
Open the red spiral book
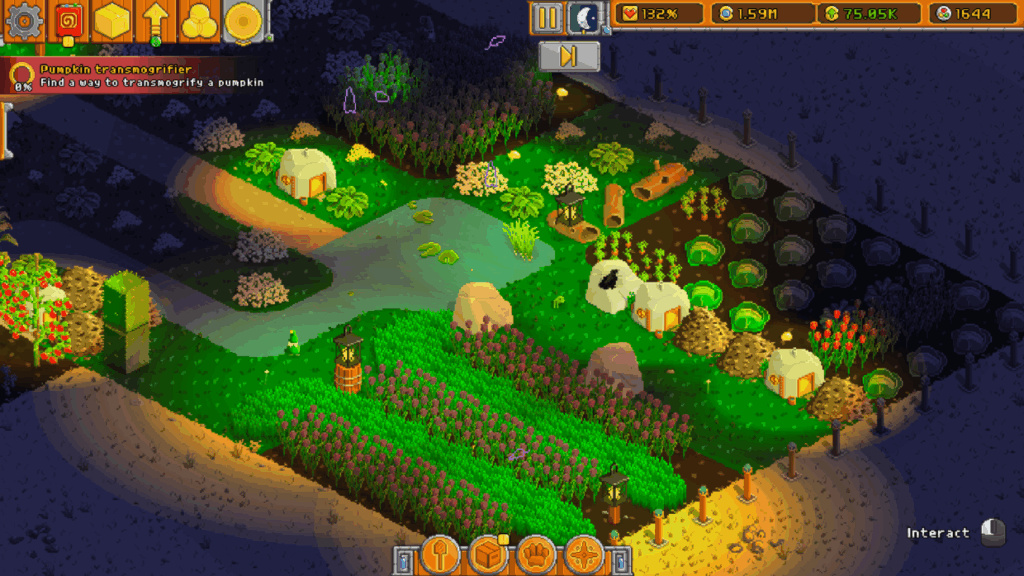click(x=68, y=20)
